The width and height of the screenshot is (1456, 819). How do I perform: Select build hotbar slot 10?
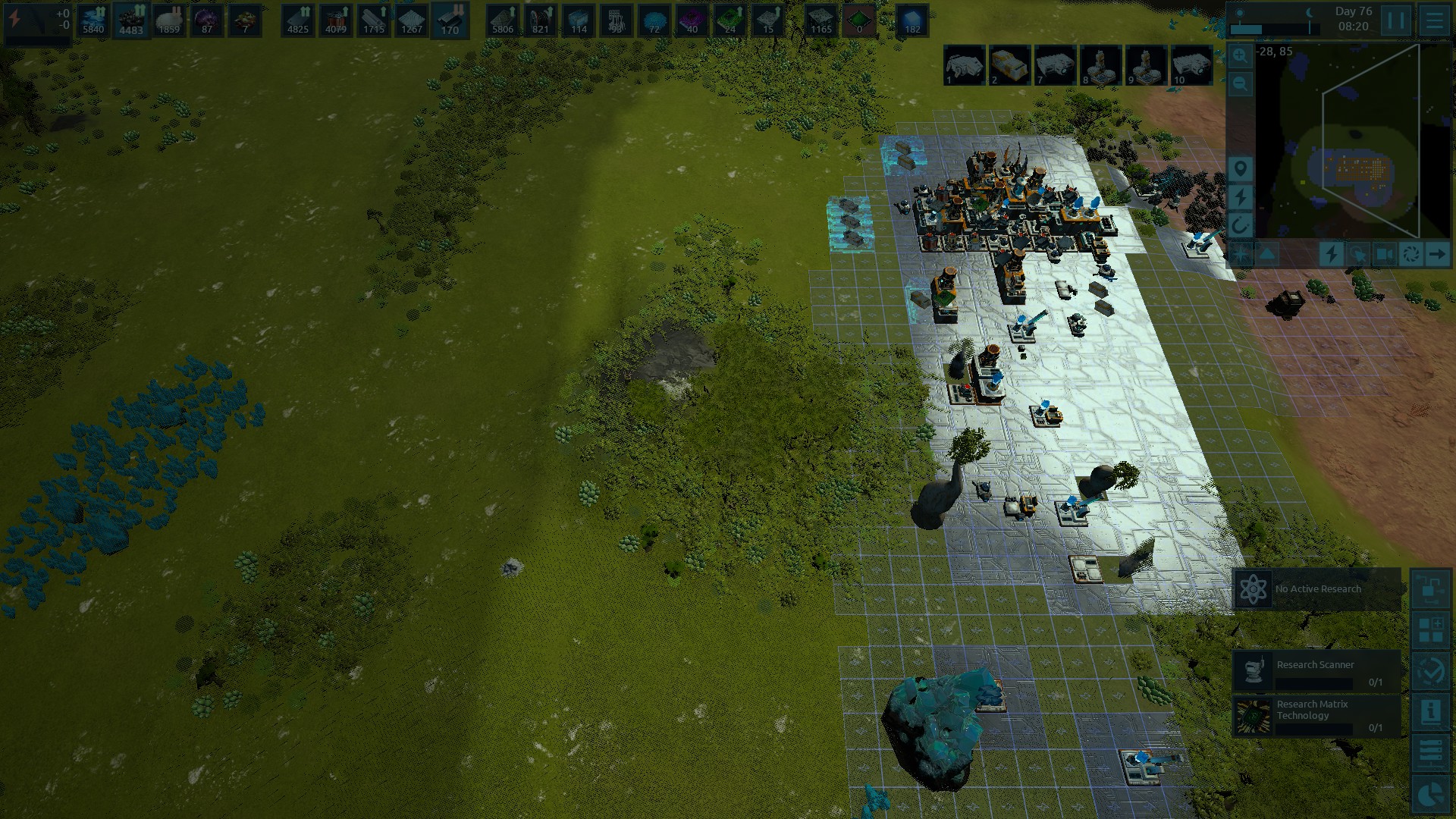click(1192, 65)
